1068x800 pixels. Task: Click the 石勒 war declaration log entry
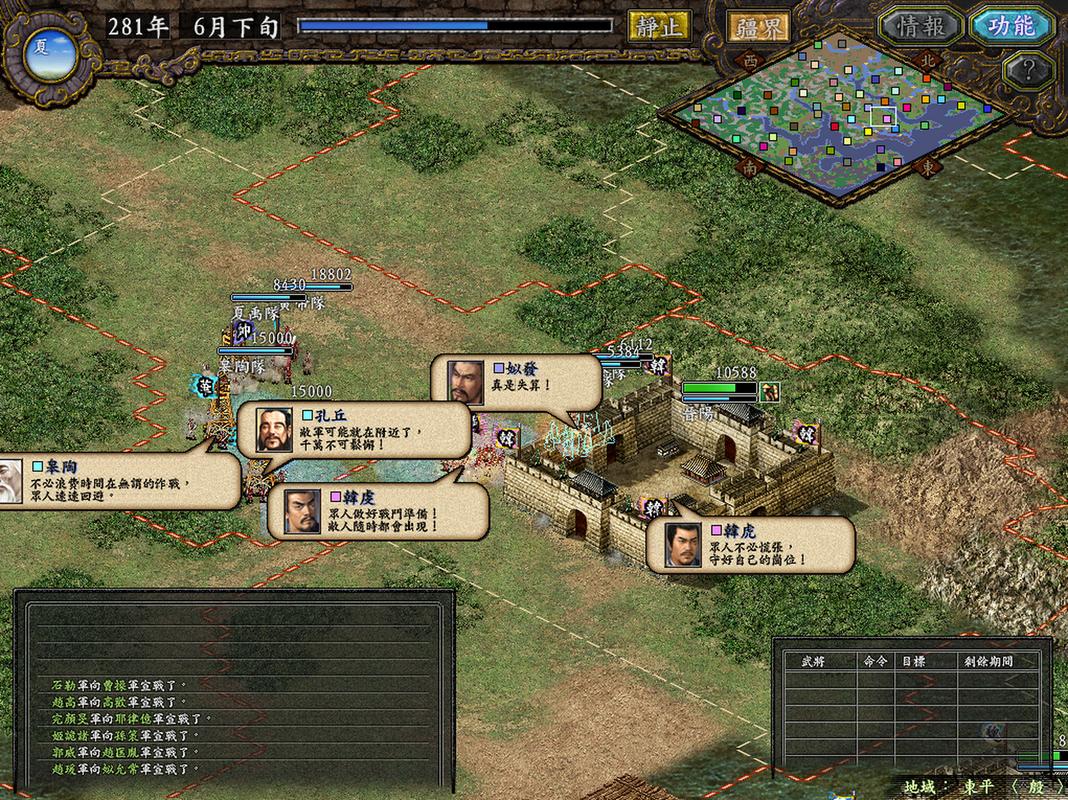pos(120,686)
